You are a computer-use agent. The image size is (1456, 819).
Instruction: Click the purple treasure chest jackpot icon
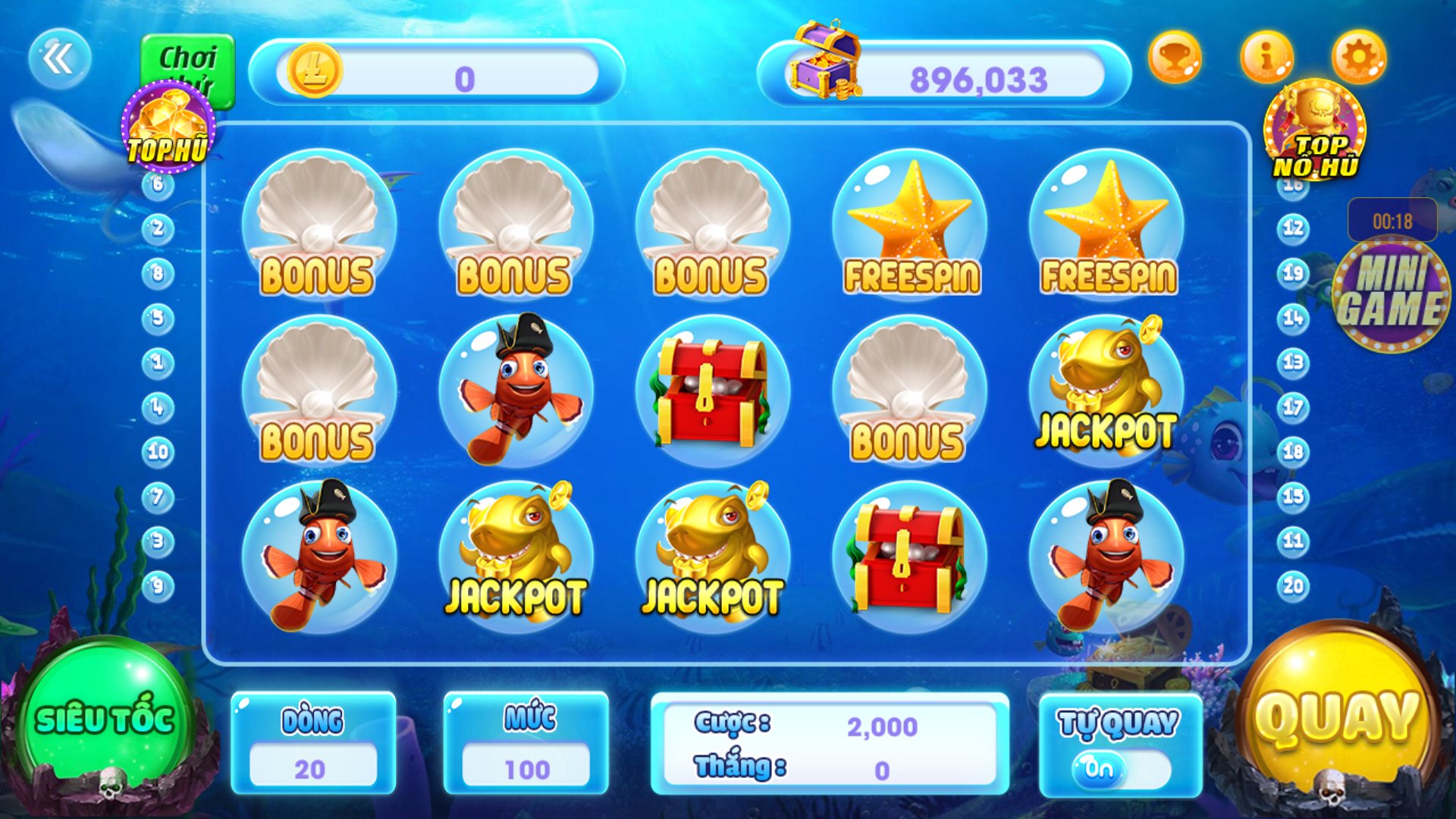point(825,61)
